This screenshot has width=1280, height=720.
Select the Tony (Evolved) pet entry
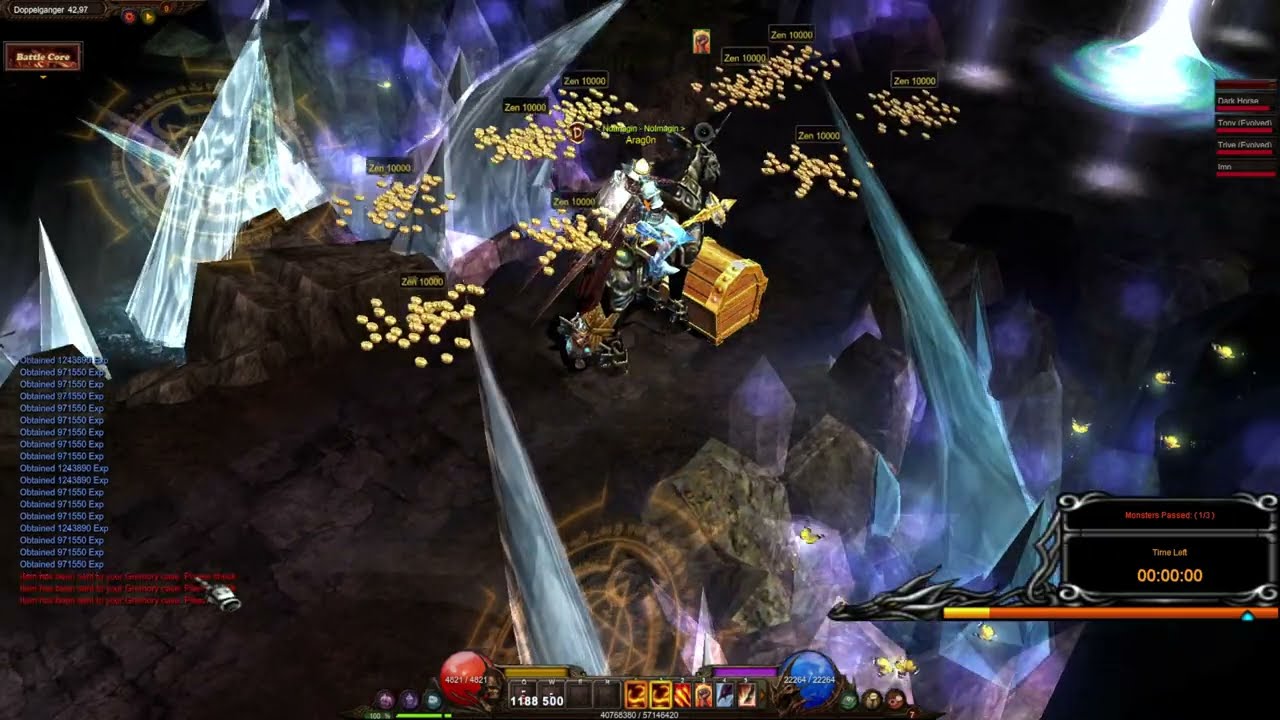pos(1243,124)
